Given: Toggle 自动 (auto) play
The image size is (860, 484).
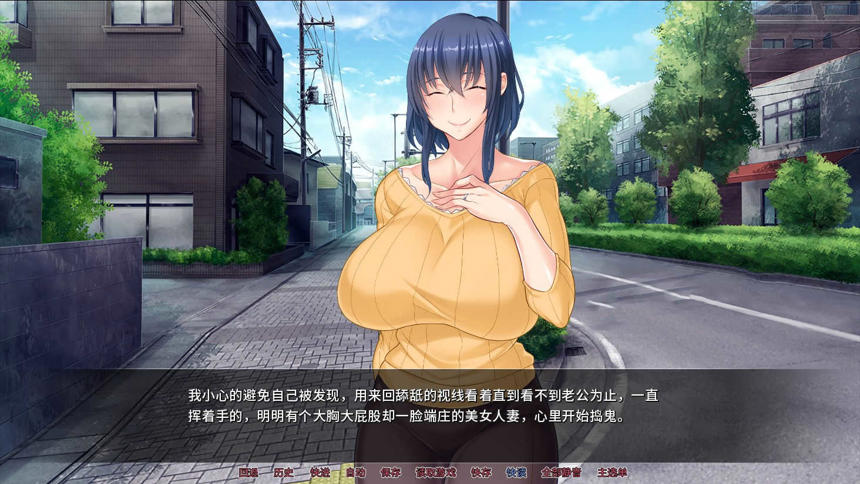Looking at the screenshot, I should point(355,472).
